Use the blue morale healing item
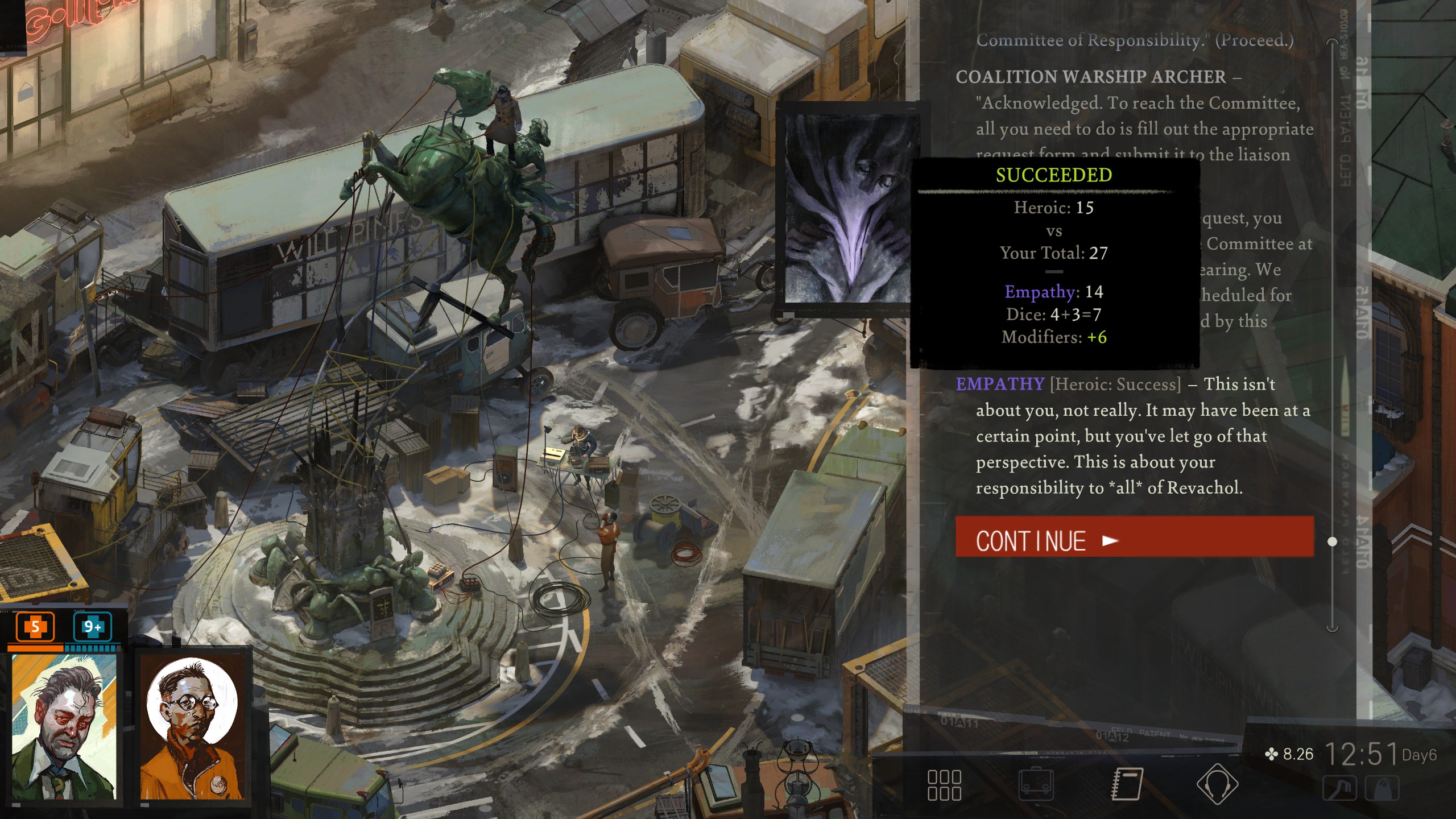The width and height of the screenshot is (1456, 819). coord(92,627)
